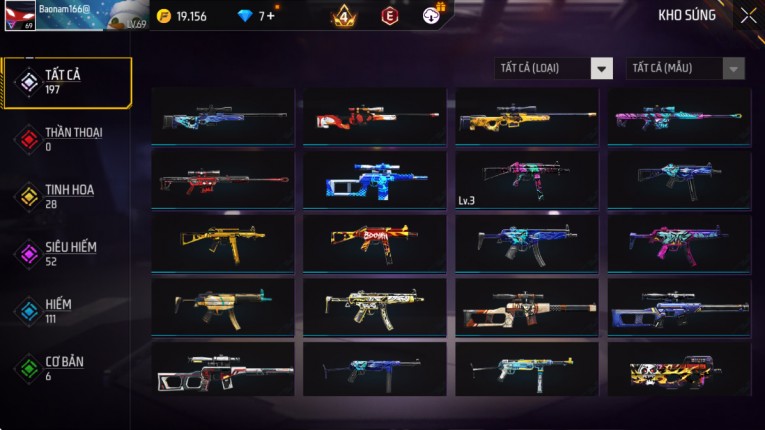This screenshot has width=765, height=430.
Task: Select the Tinh Hoa rarity tab
Action: [x=67, y=196]
